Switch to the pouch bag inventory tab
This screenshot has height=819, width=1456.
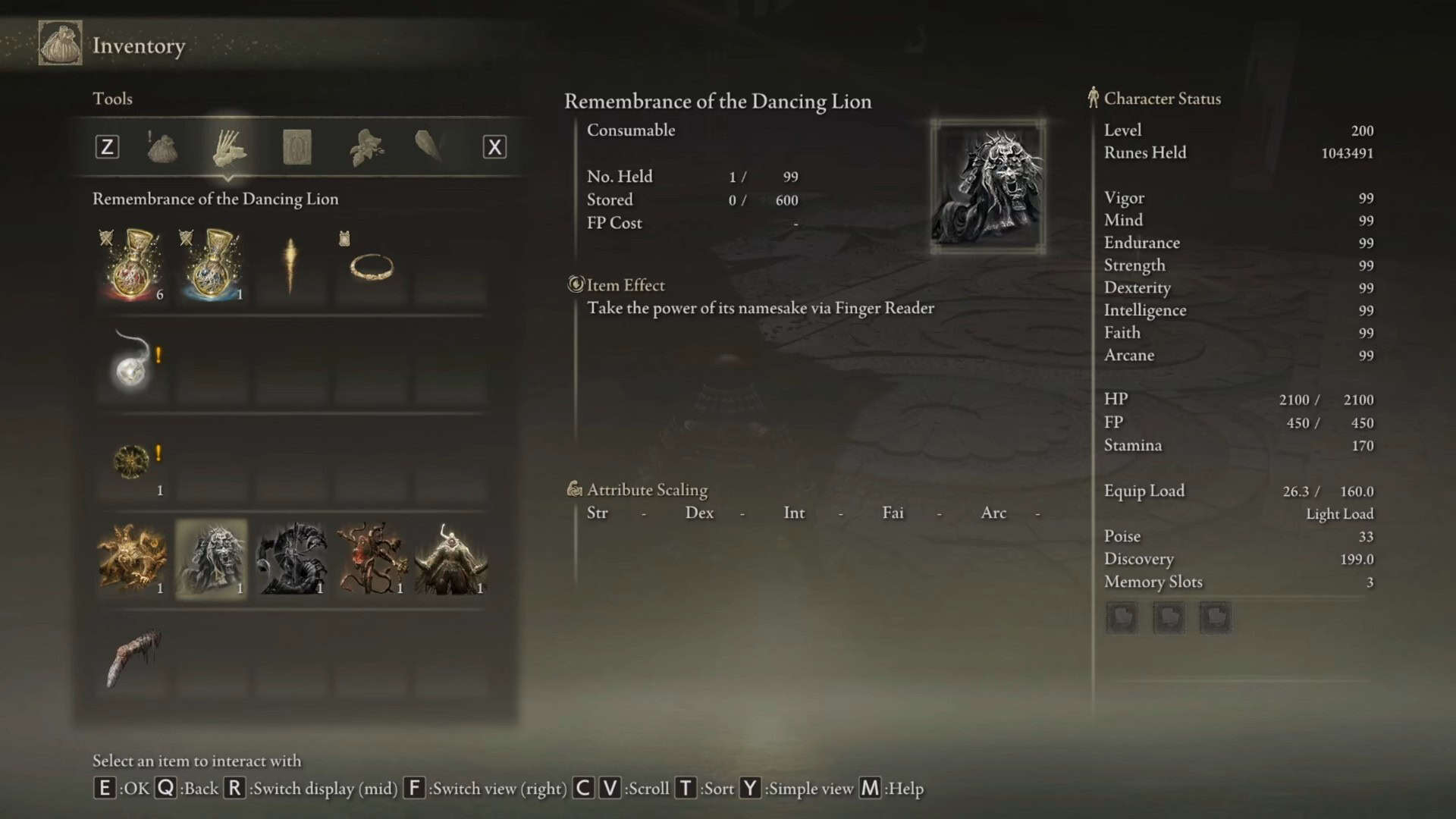(162, 147)
